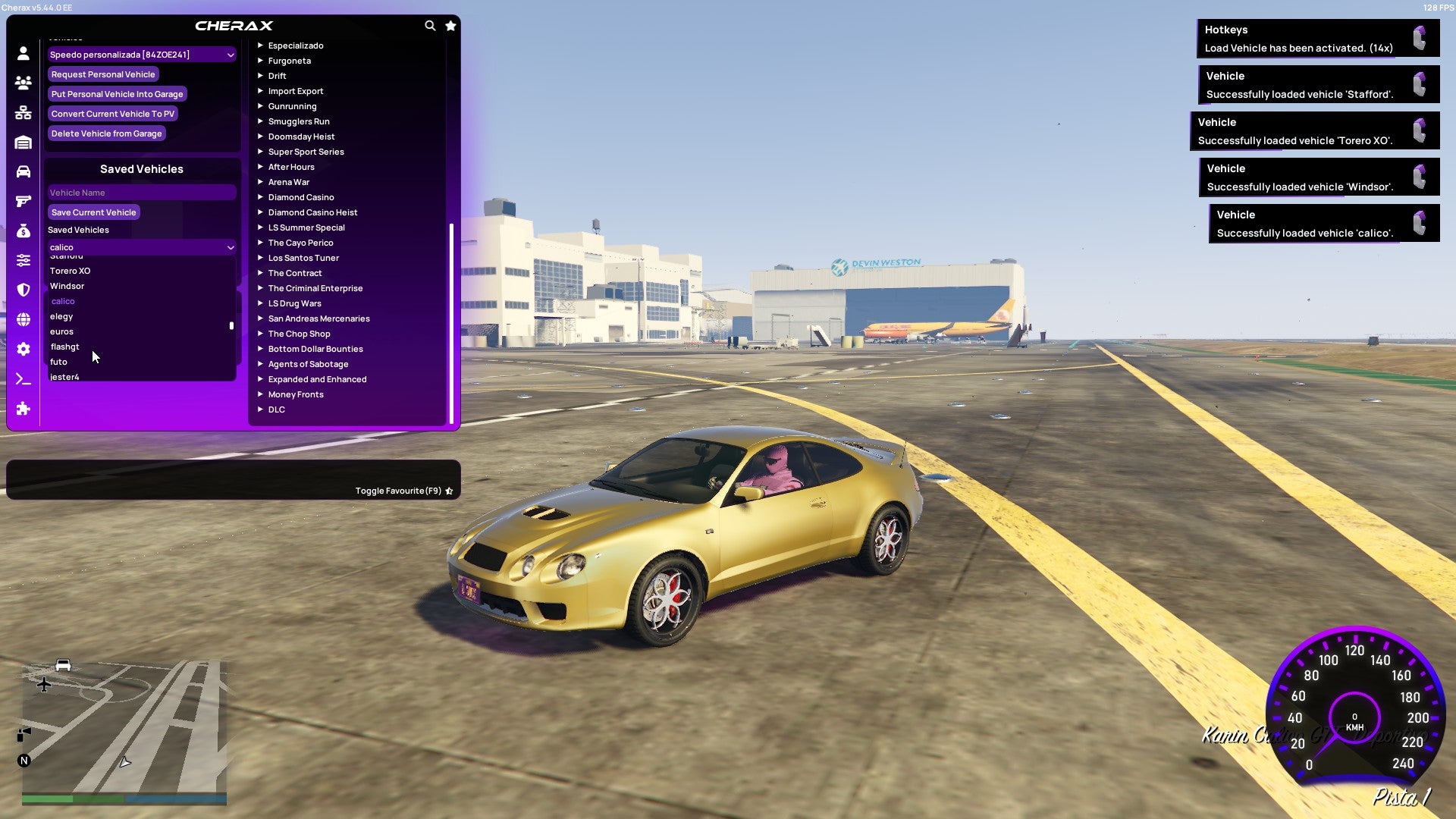Open the Self tab in the sidebar

click(23, 54)
